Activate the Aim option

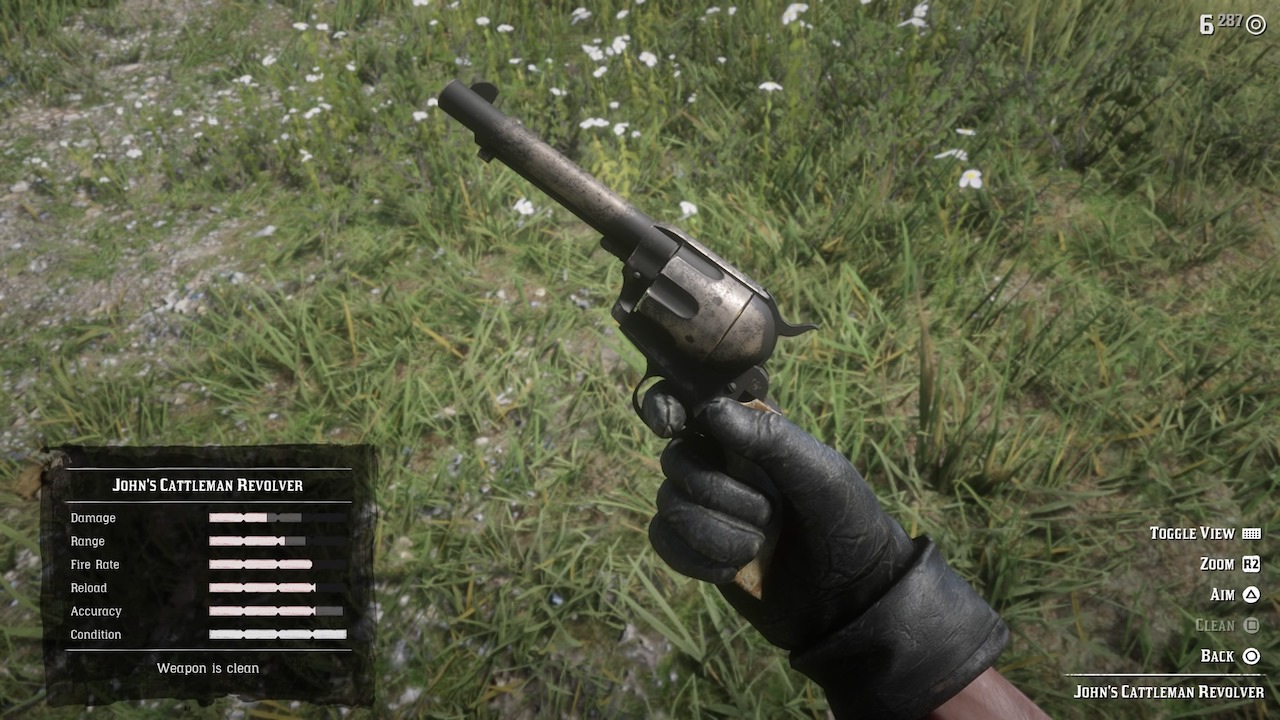[x=1222, y=595]
